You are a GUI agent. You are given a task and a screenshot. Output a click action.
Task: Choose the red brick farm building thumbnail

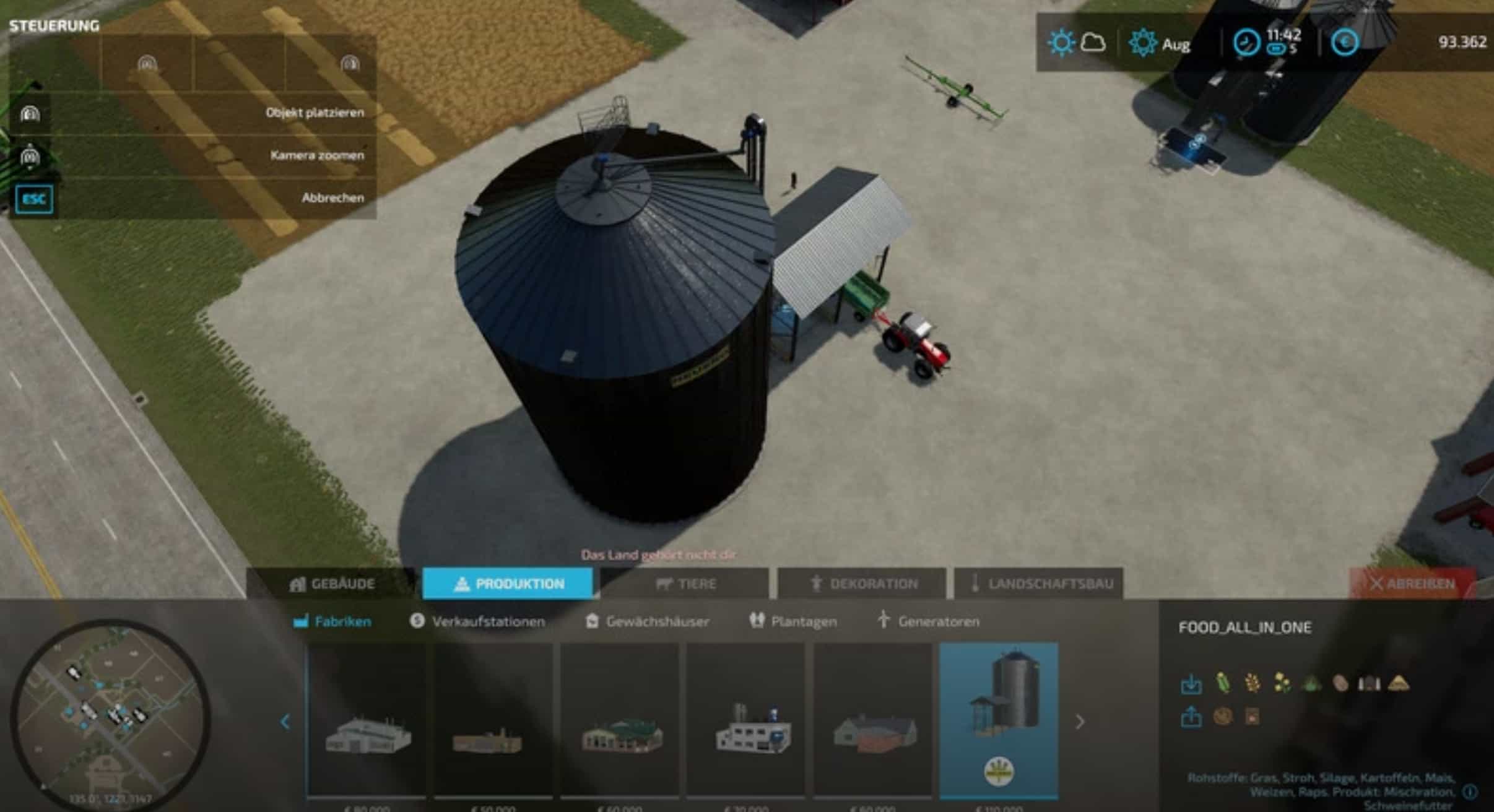873,722
